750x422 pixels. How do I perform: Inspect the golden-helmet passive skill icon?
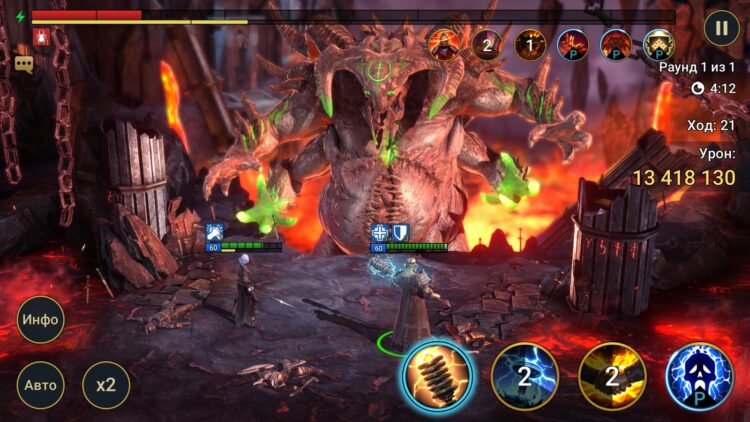tap(658, 44)
